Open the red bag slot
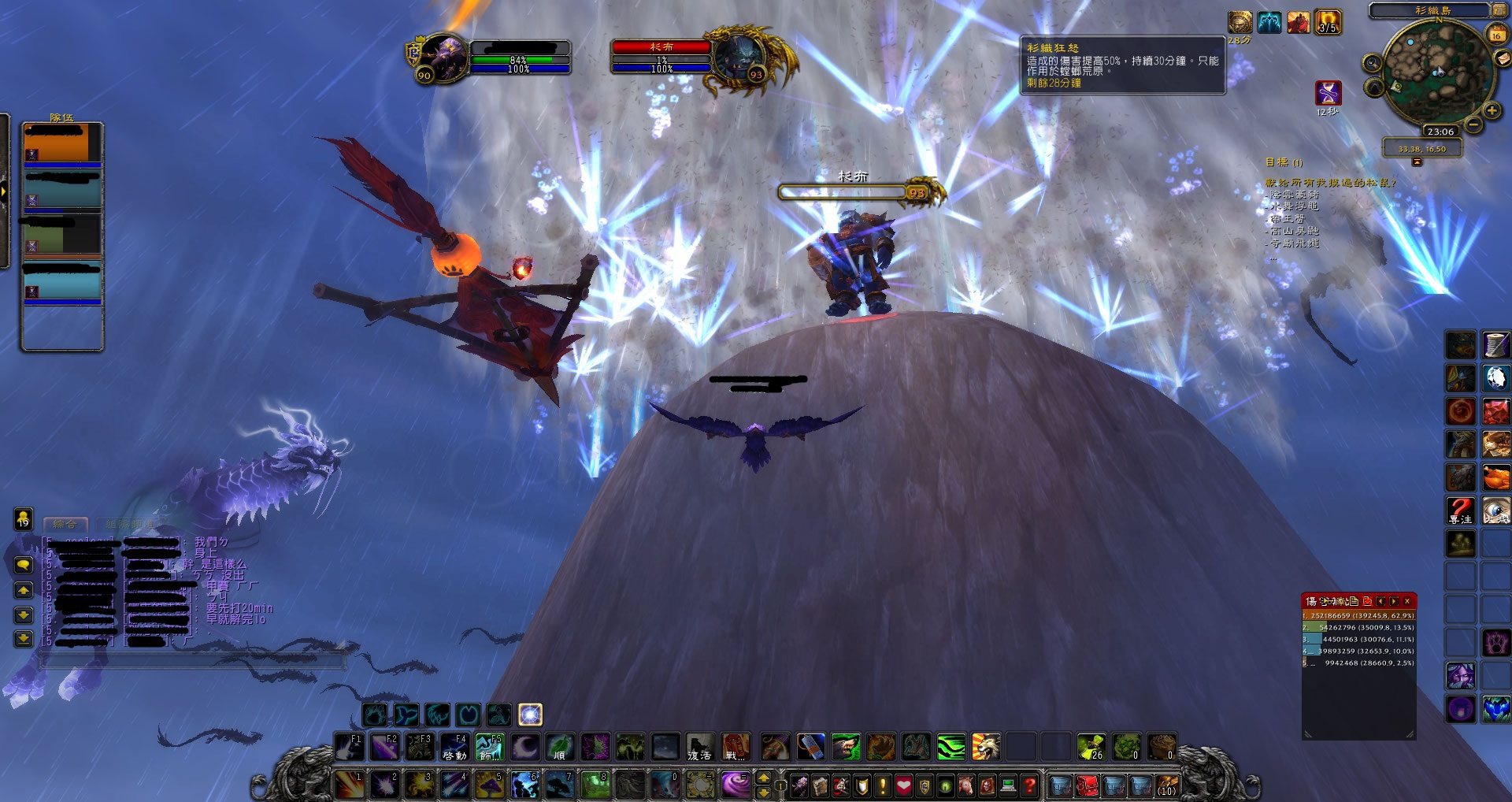 pyautogui.click(x=1088, y=785)
